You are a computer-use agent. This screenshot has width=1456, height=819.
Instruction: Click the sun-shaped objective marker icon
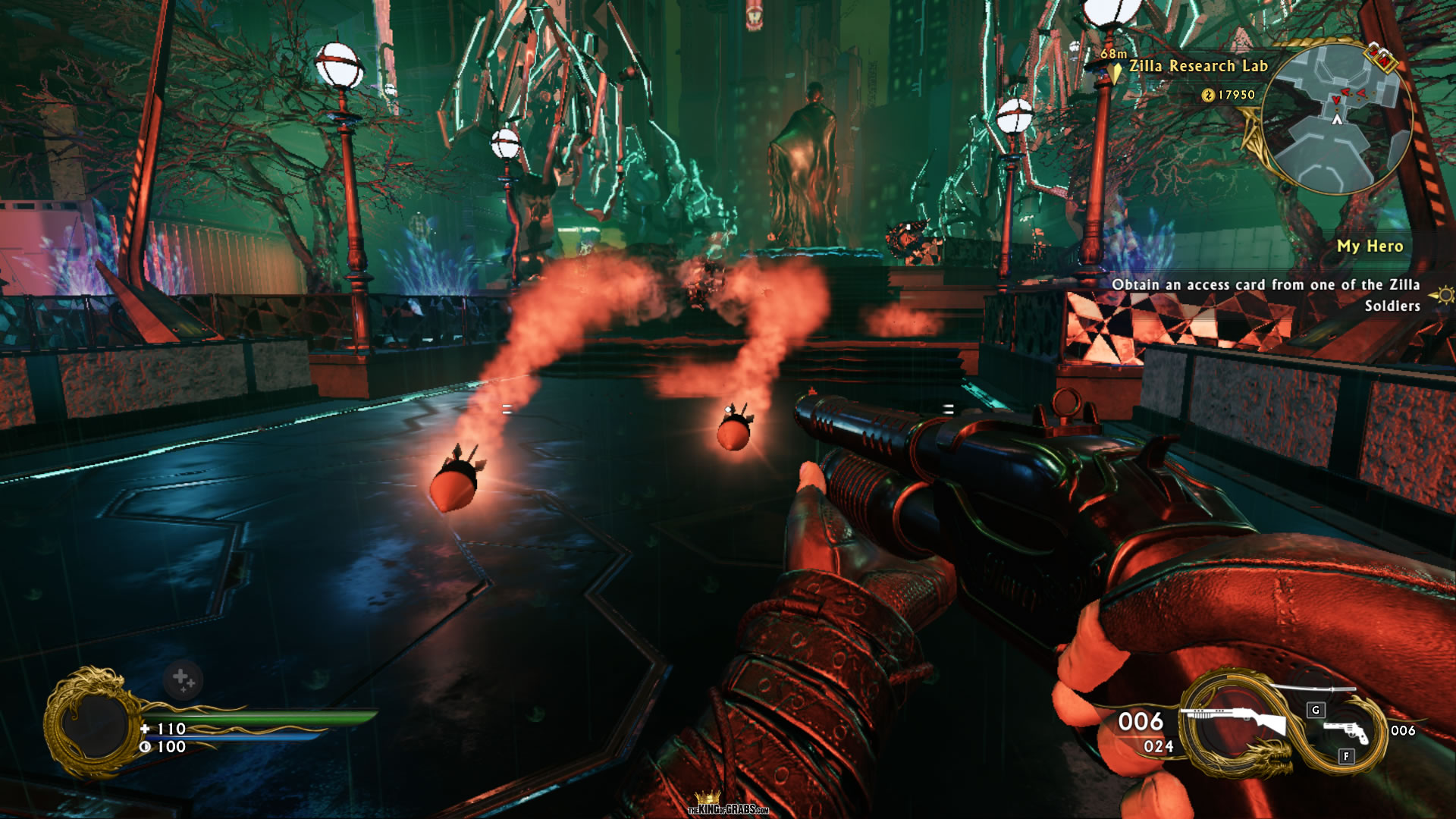[1445, 294]
